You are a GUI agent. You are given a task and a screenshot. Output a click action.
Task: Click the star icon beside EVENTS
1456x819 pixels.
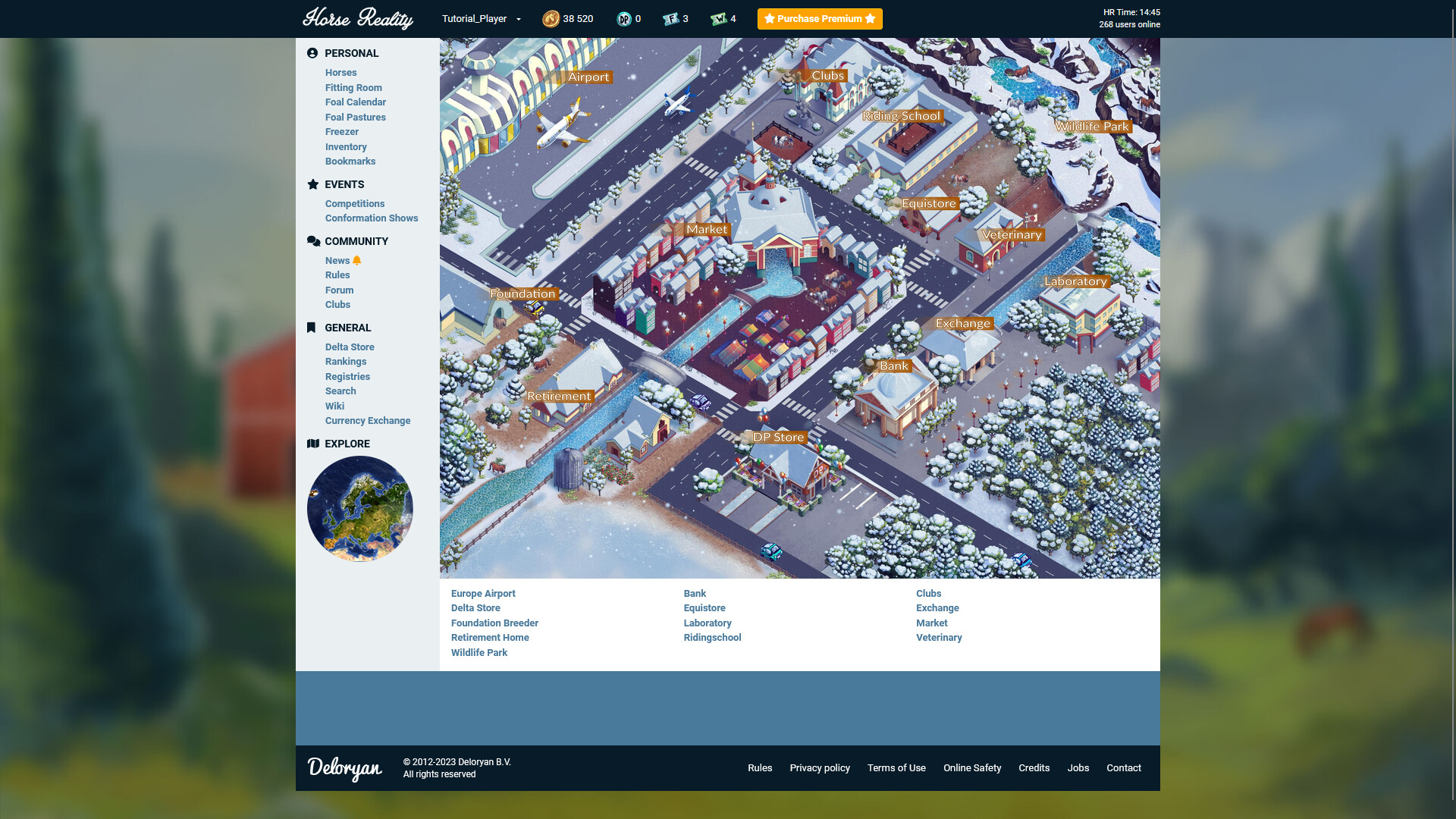click(312, 184)
